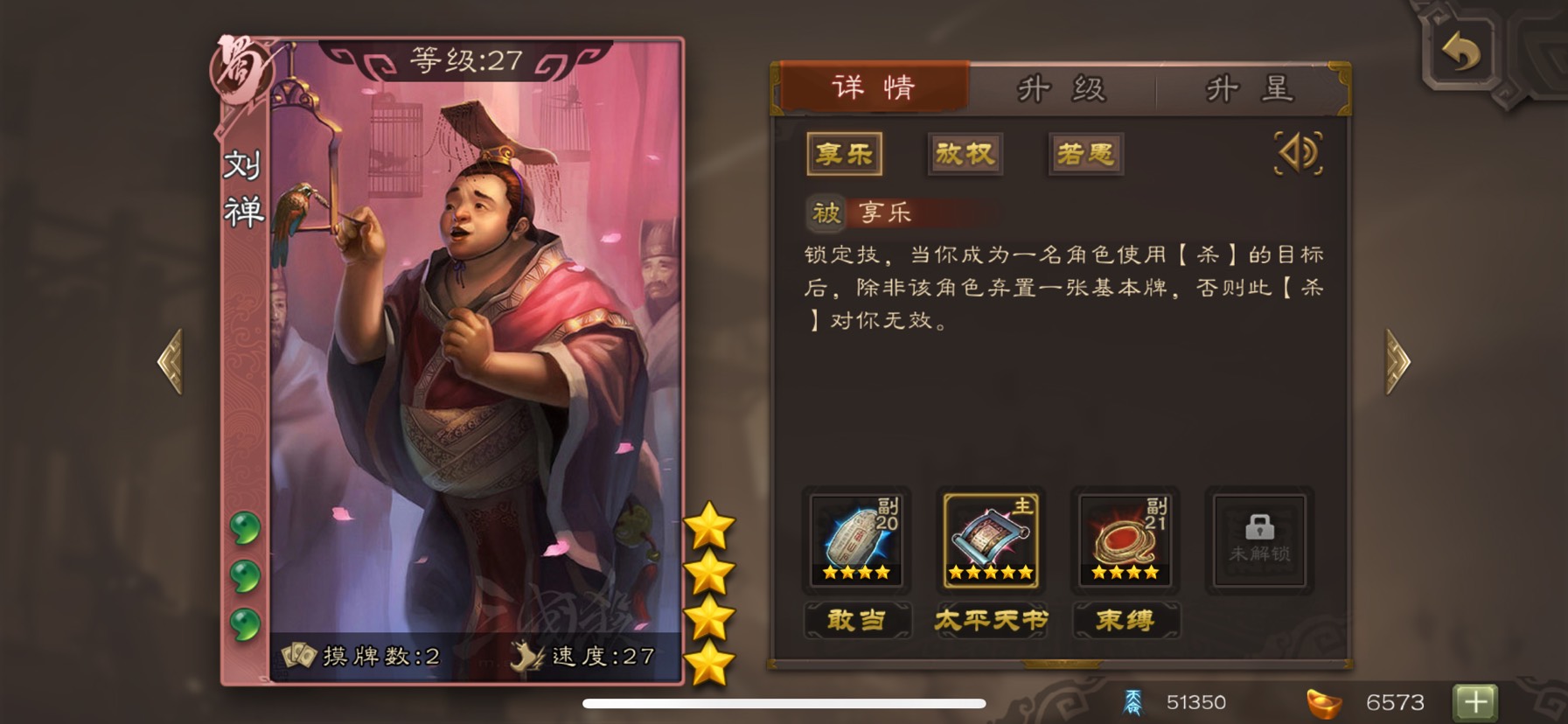Show the 若愚 skill description
The image size is (1568, 724).
[1085, 155]
